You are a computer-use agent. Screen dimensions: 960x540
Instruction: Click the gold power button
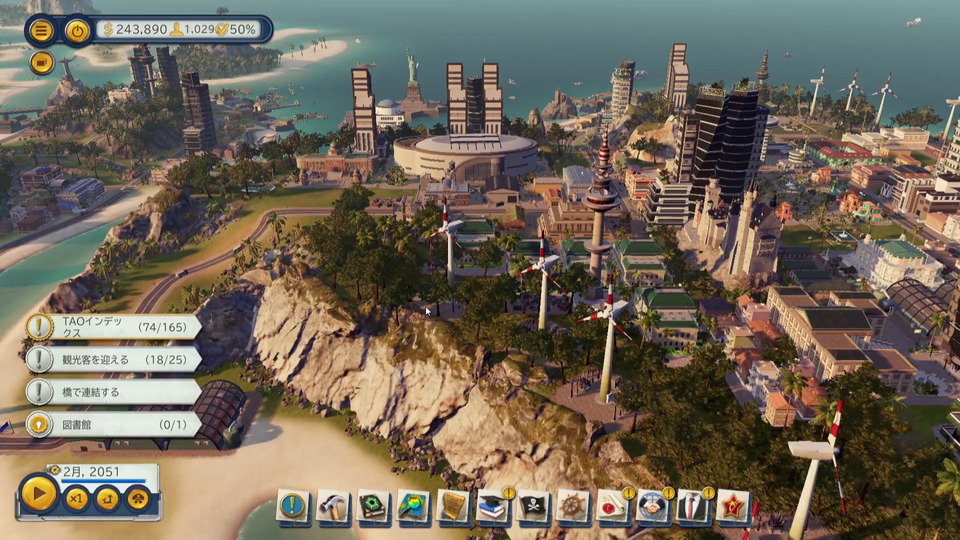click(x=77, y=30)
